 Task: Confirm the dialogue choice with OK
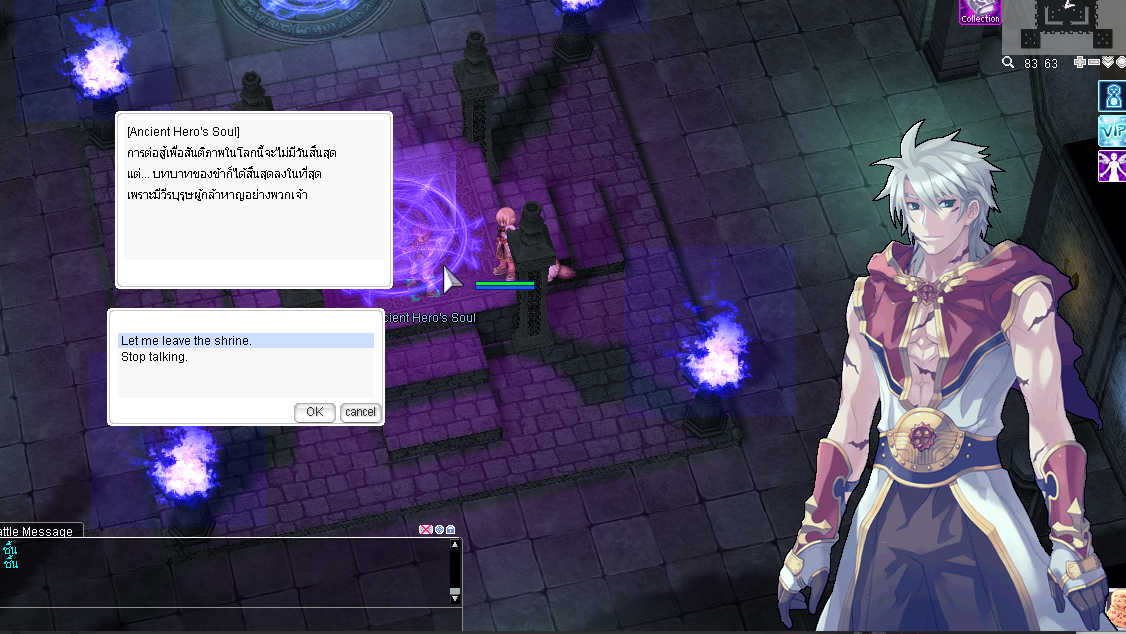(x=314, y=412)
